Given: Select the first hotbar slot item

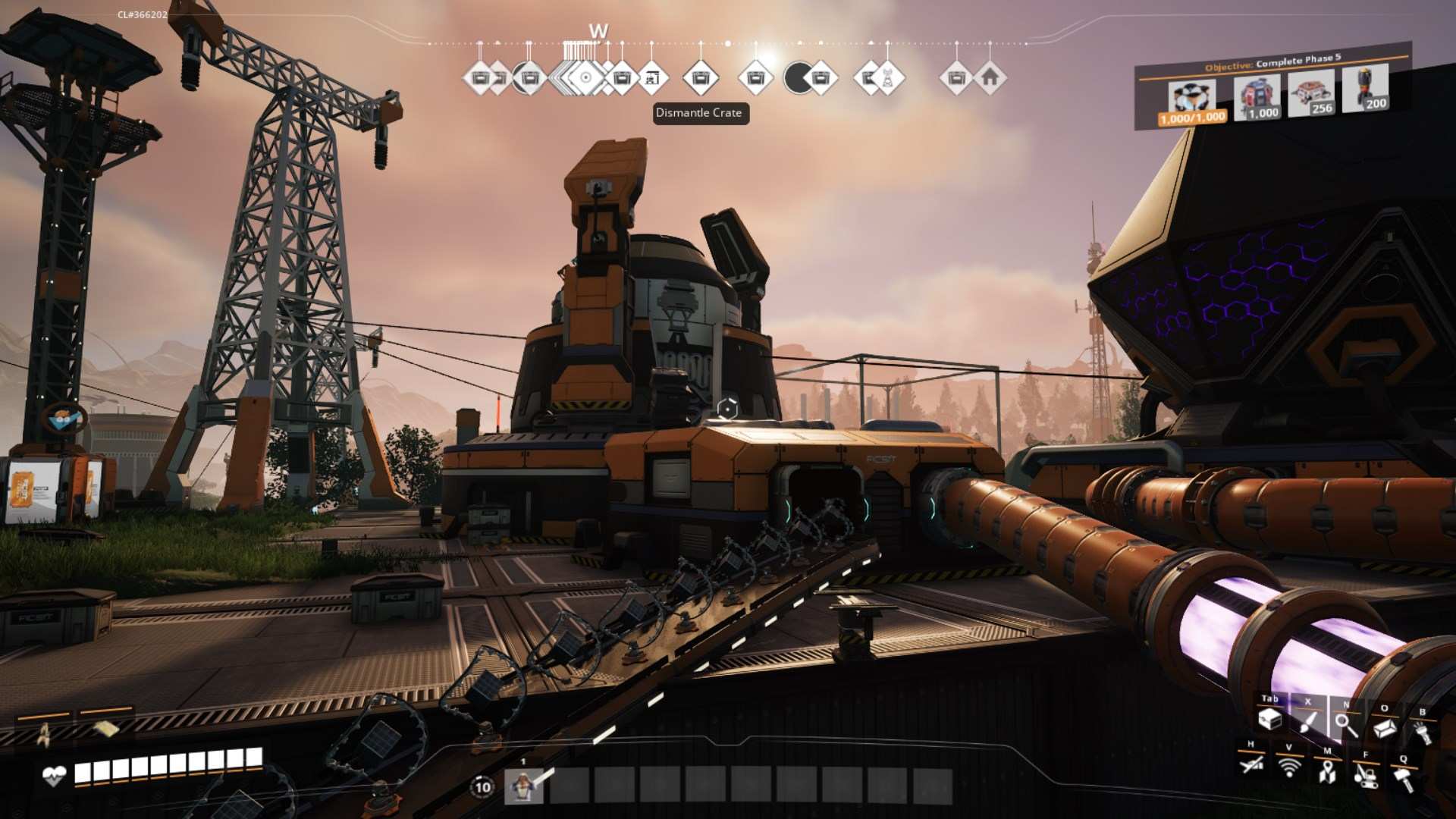Looking at the screenshot, I should pos(523,786).
